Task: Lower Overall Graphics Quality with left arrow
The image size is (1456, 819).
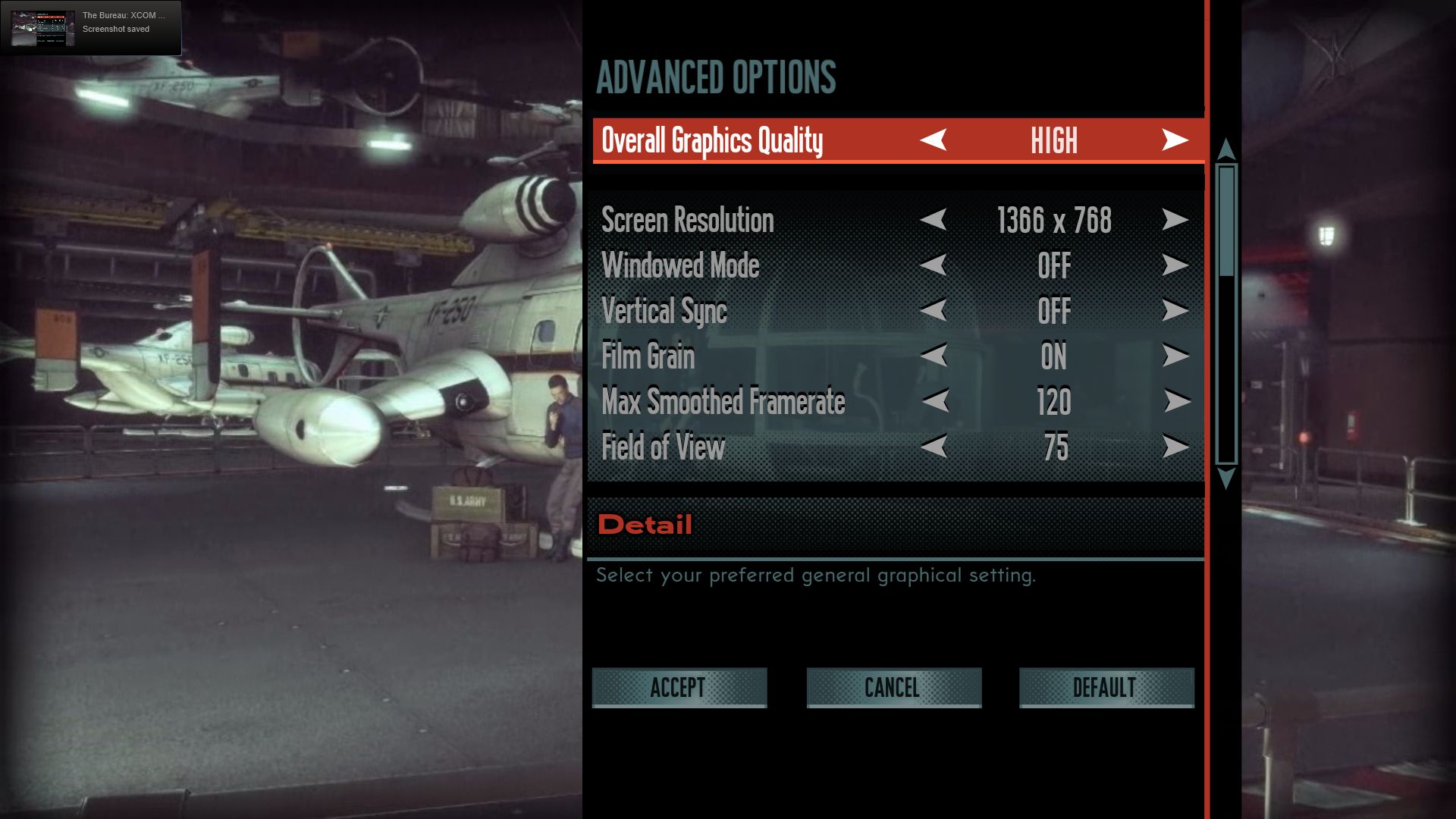Action: pyautogui.click(x=934, y=140)
